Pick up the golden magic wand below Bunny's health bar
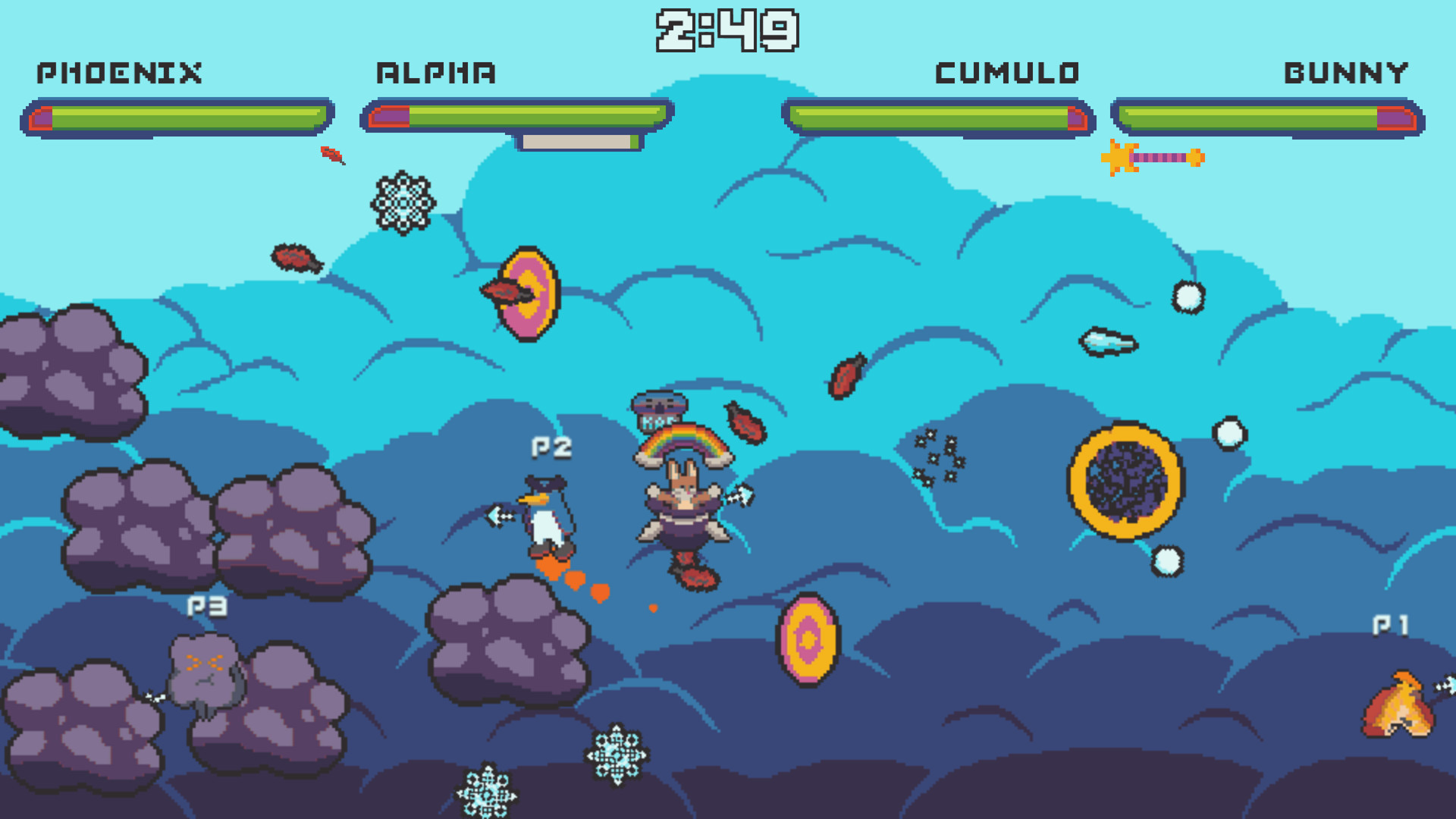Image resolution: width=1456 pixels, height=819 pixels. click(1153, 159)
